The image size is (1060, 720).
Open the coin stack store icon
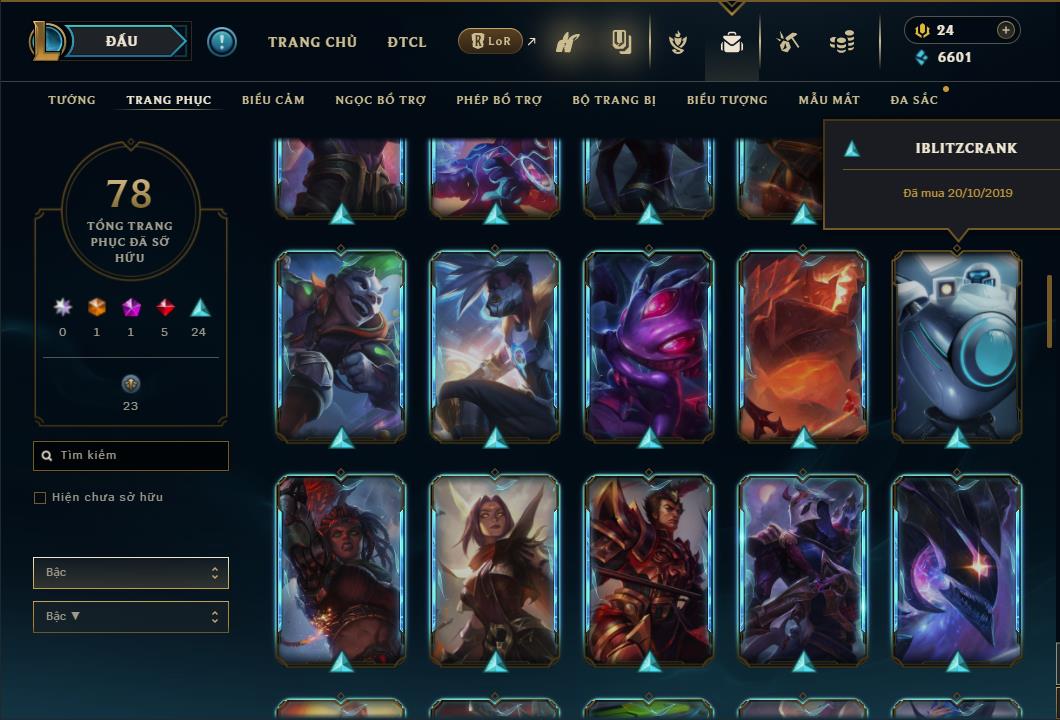point(842,42)
